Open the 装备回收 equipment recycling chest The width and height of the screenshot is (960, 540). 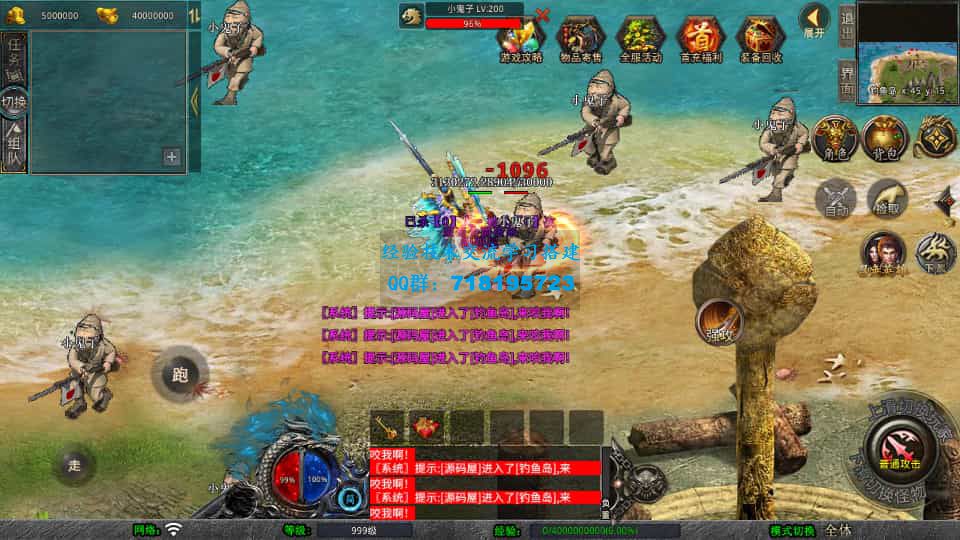point(760,39)
